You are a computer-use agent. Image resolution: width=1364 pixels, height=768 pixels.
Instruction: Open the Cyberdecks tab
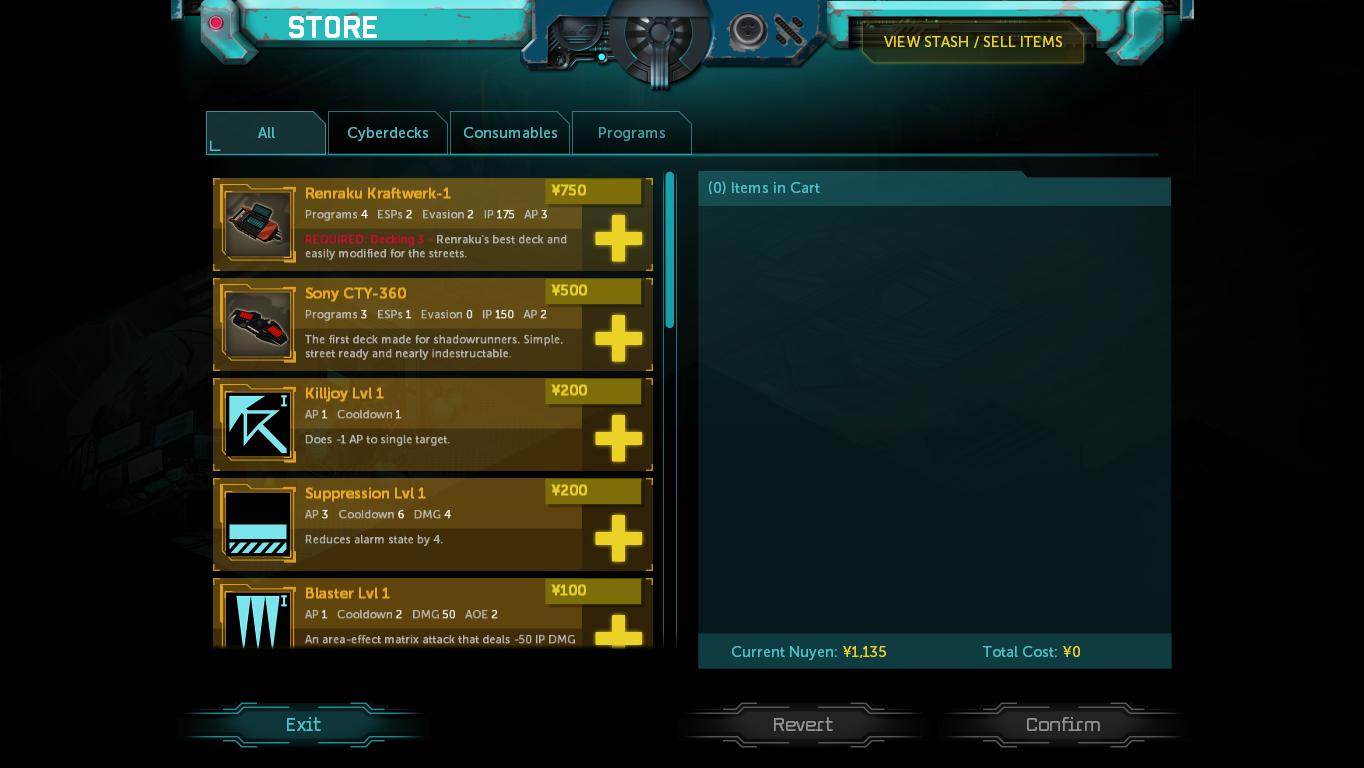tap(387, 133)
